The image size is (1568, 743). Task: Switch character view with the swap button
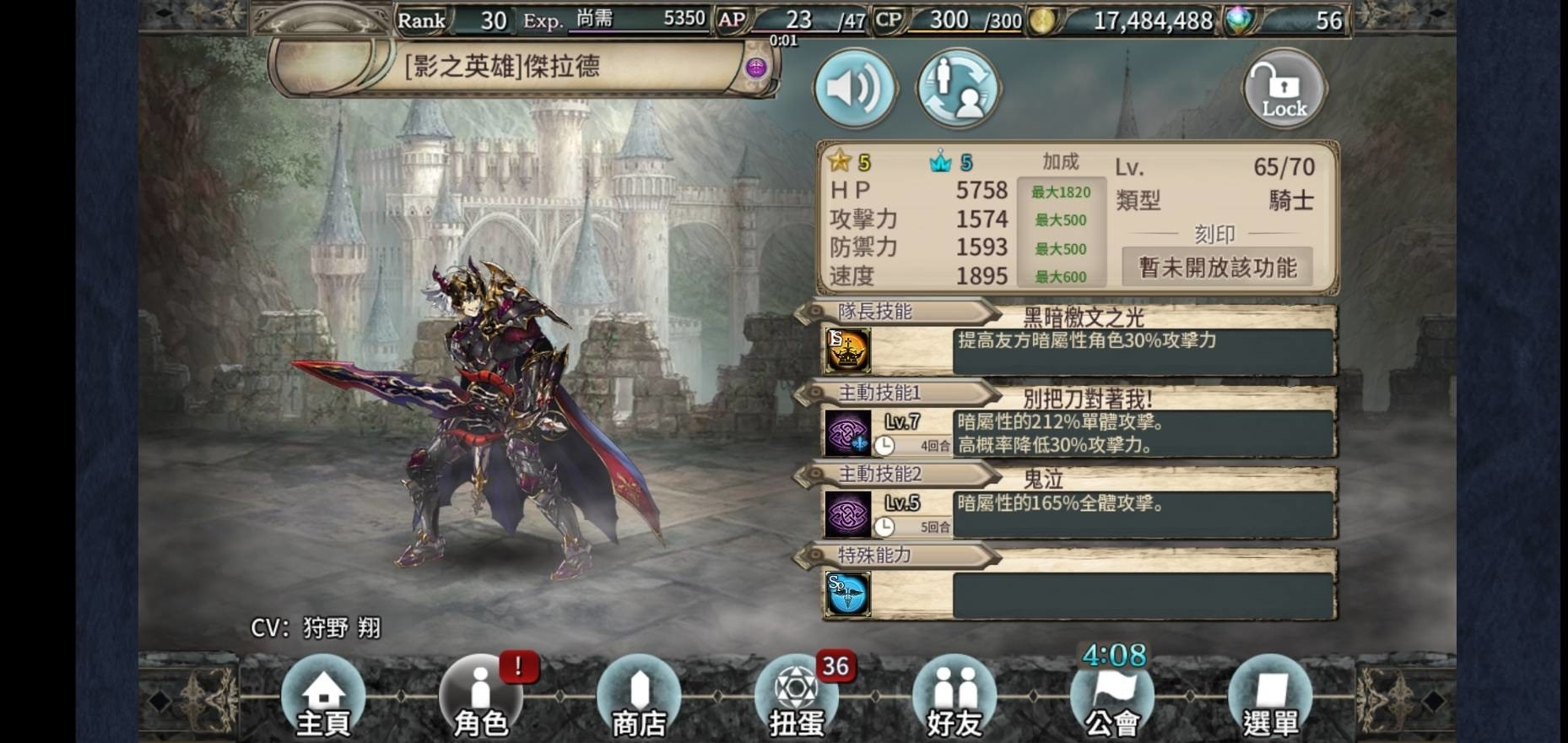pyautogui.click(x=959, y=88)
